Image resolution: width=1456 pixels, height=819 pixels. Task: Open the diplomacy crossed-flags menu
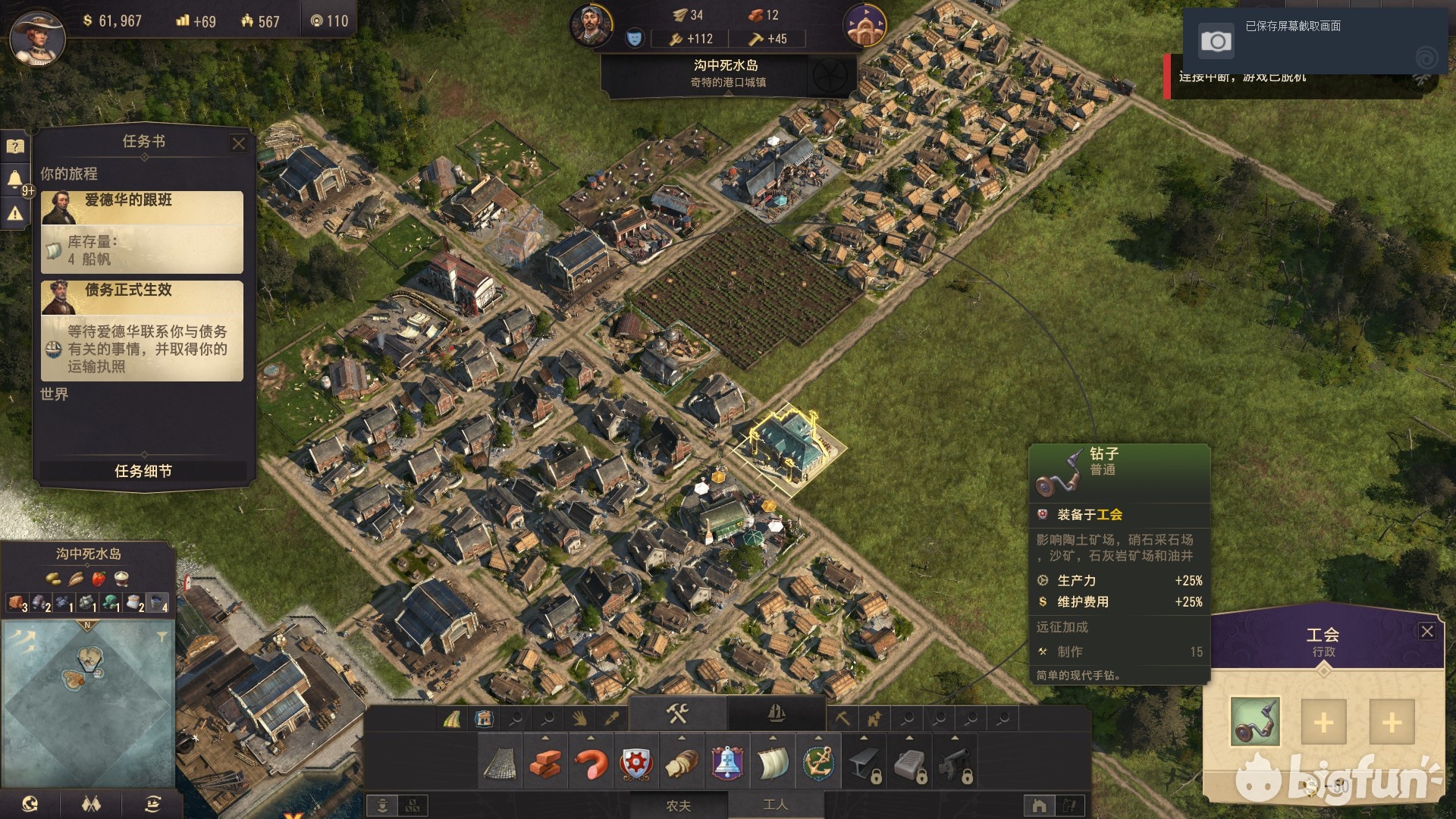[91, 804]
